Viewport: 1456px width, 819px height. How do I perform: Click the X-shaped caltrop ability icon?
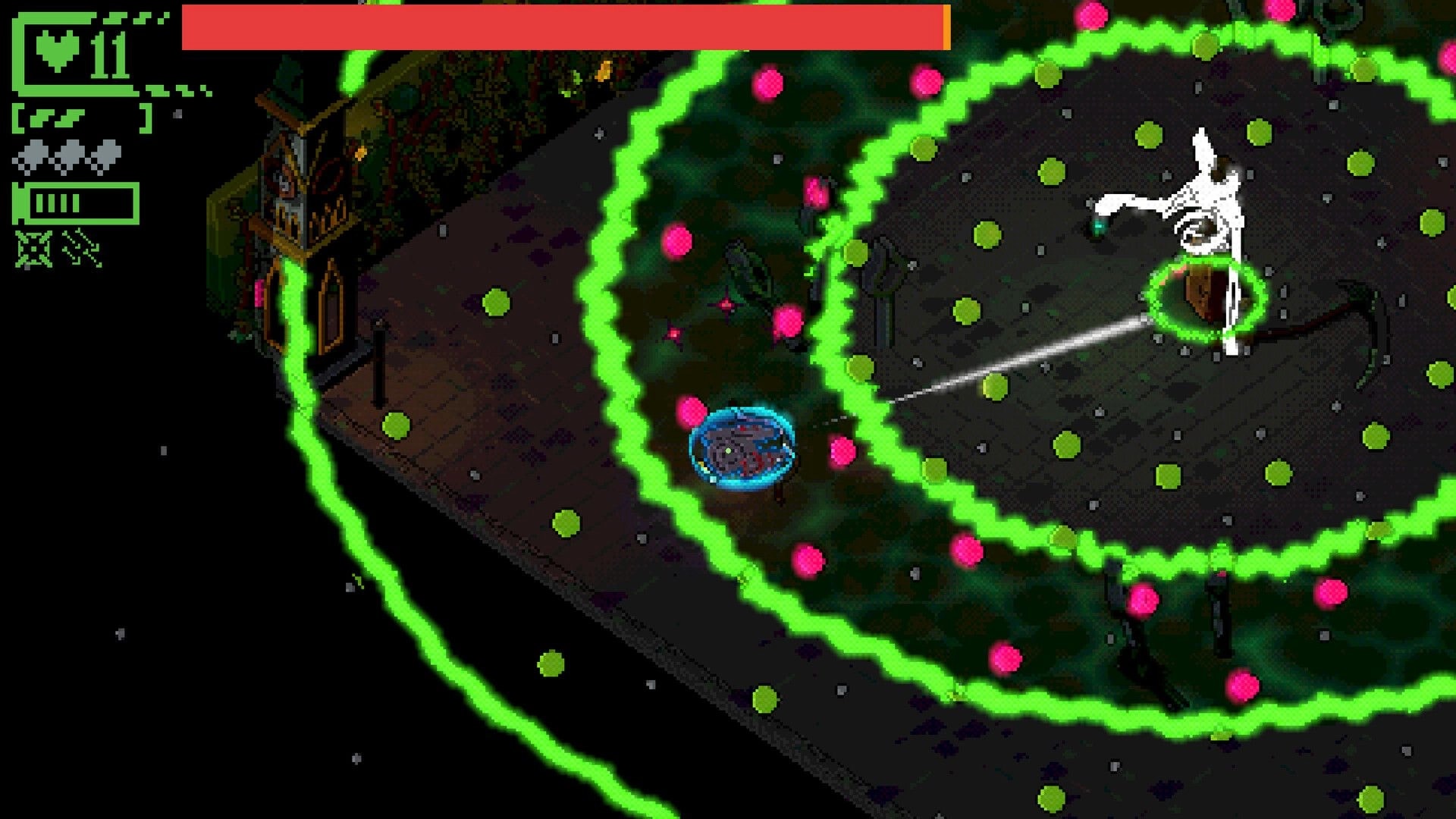tap(32, 249)
